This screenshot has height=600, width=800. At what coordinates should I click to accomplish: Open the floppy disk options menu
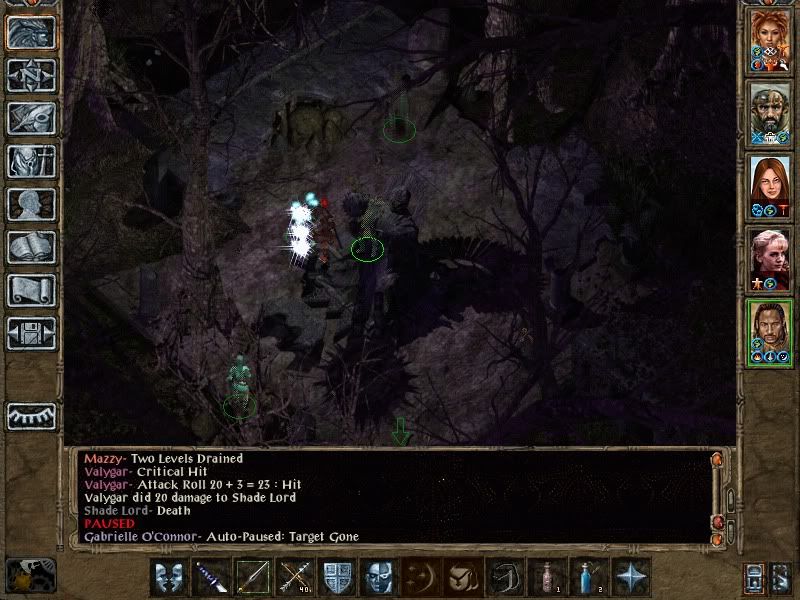point(31,333)
